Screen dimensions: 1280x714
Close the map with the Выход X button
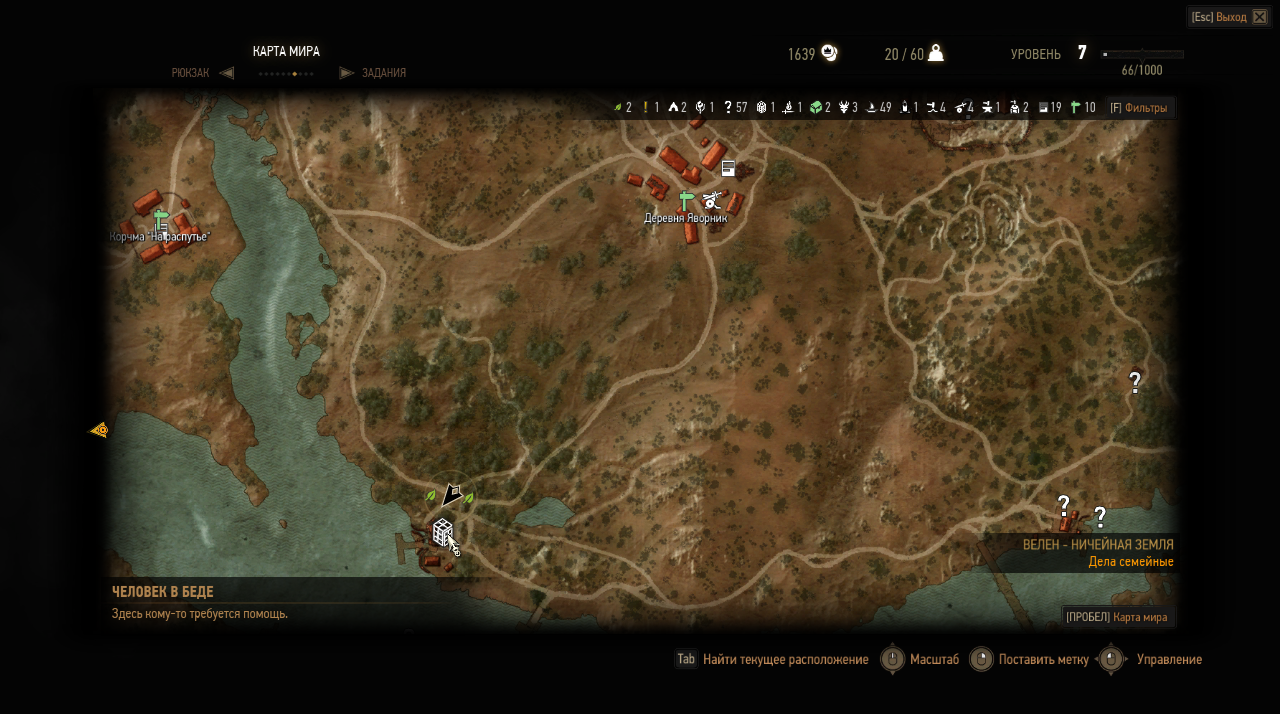(1259, 17)
